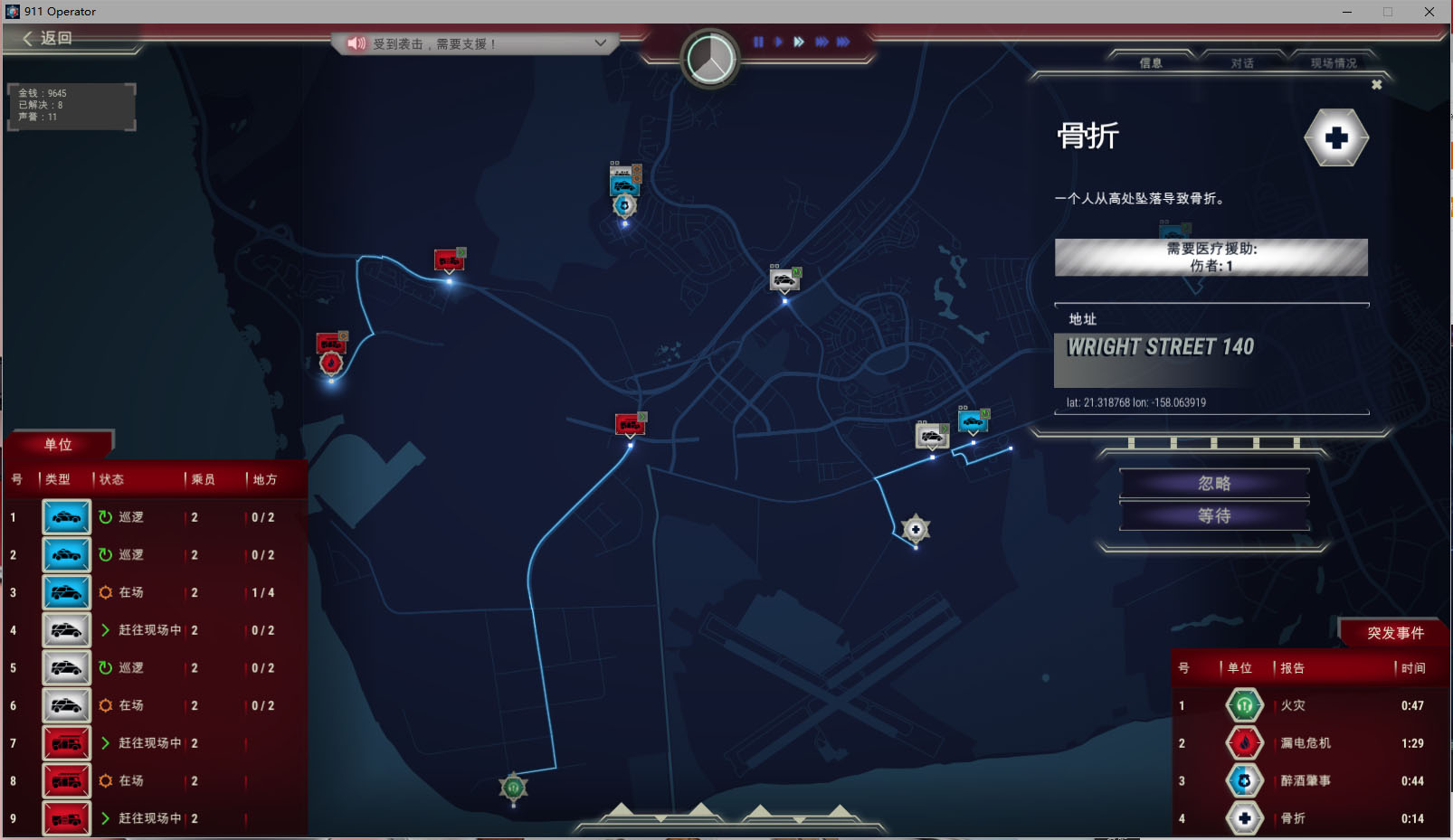
Task: Pause the game with the pause button
Action: 758,41
